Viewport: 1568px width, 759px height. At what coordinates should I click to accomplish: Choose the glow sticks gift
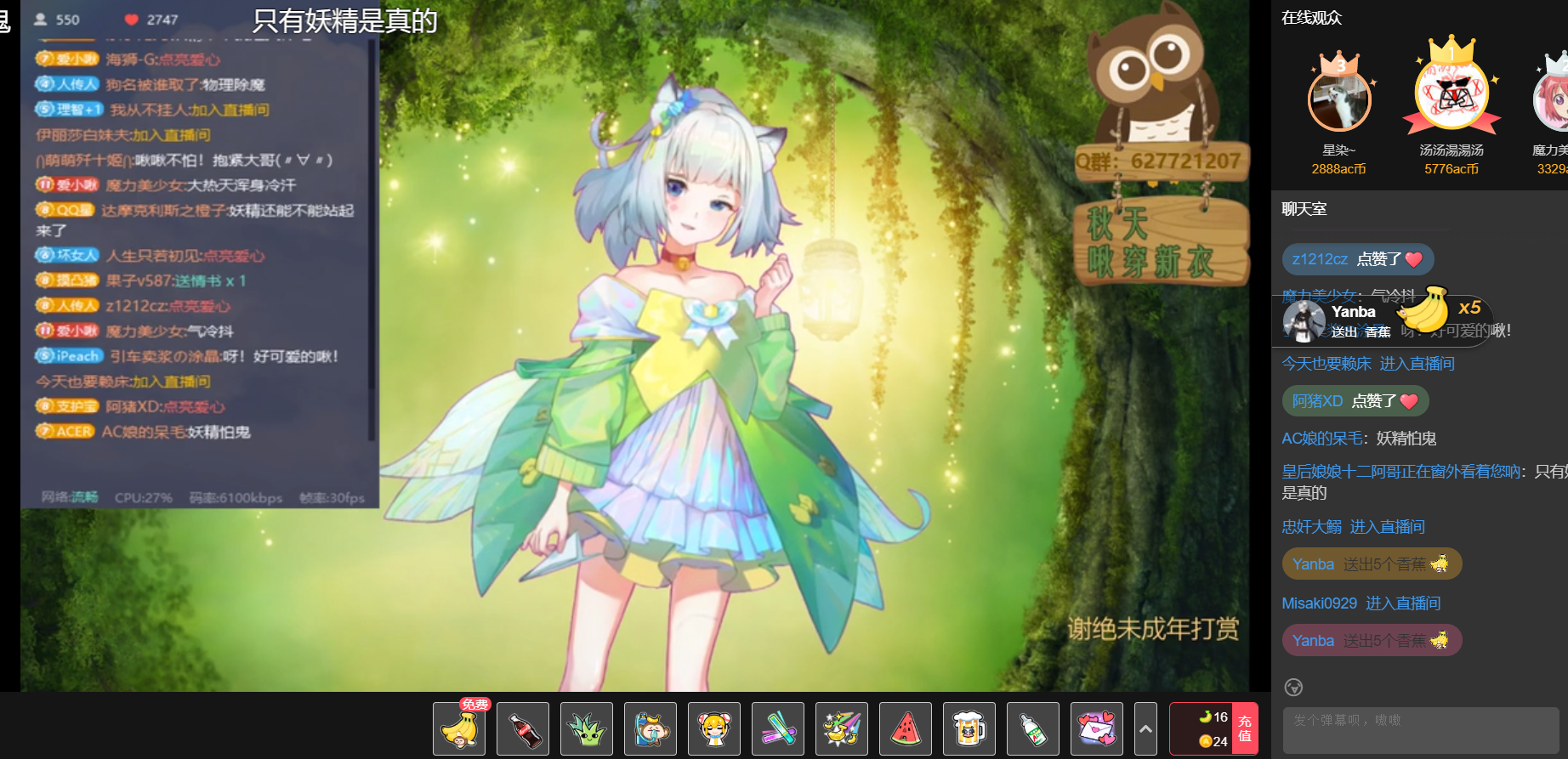point(778,728)
